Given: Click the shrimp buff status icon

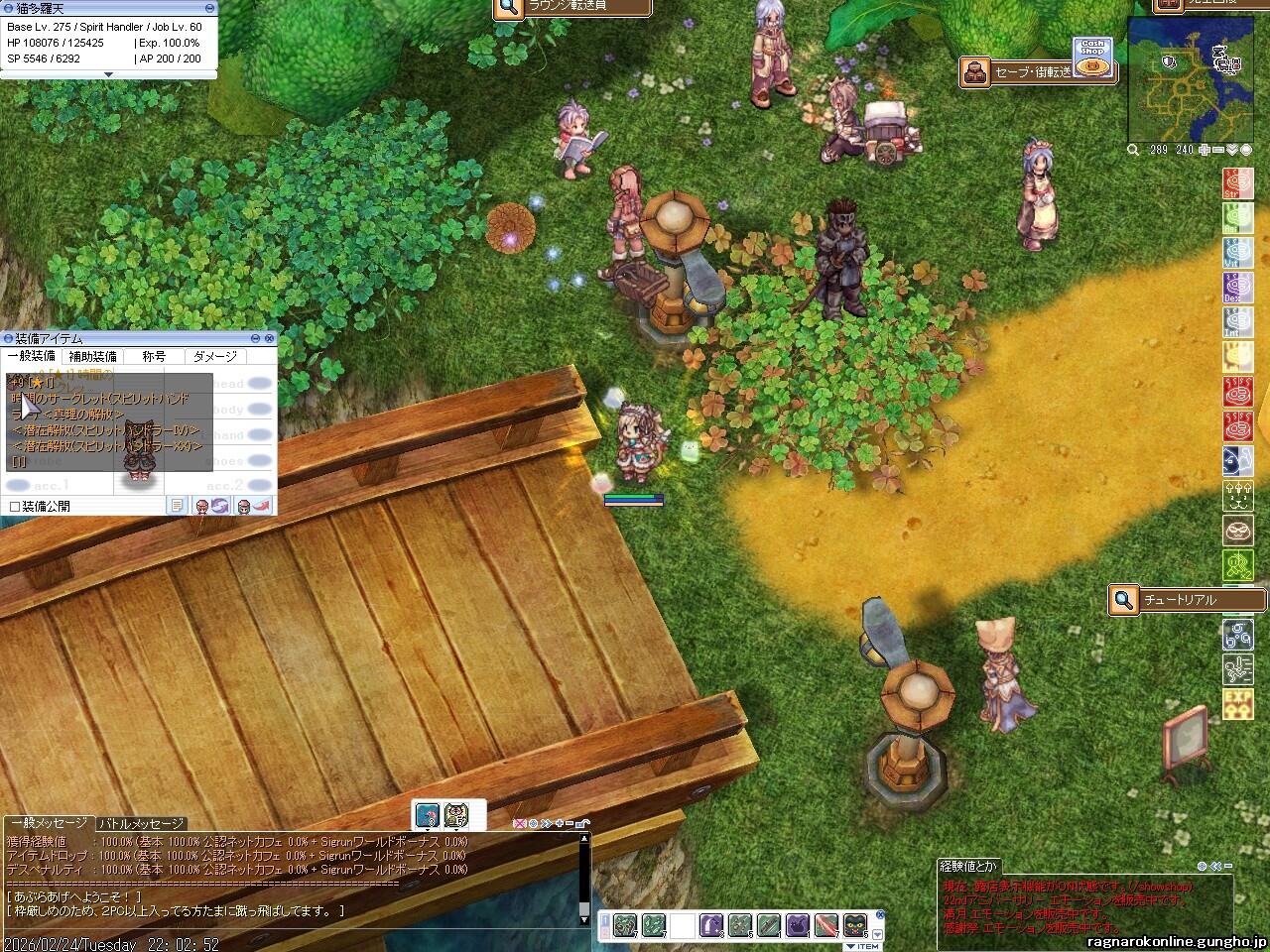Looking at the screenshot, I should pos(428,814).
